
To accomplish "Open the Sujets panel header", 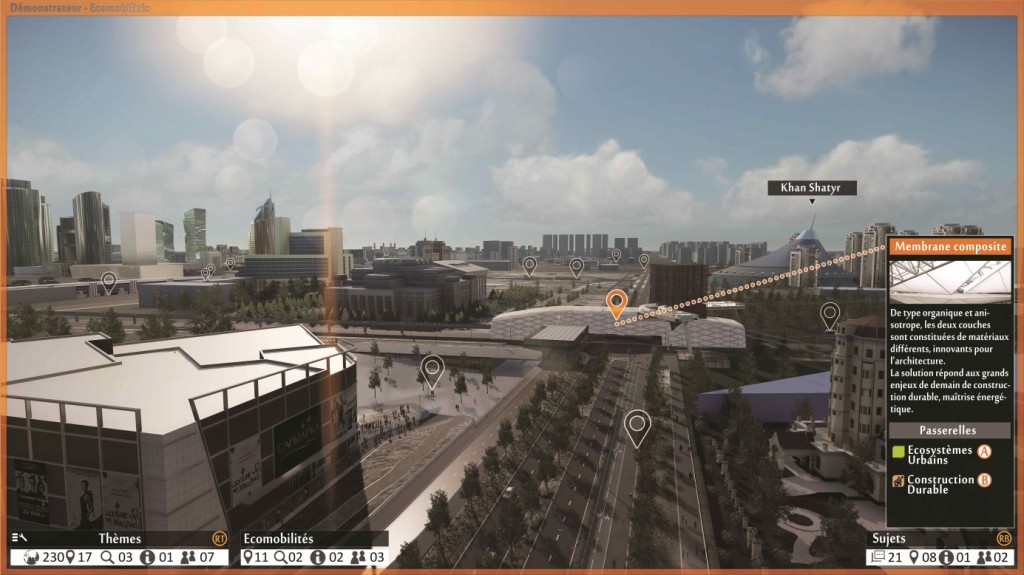I will (x=890, y=538).
